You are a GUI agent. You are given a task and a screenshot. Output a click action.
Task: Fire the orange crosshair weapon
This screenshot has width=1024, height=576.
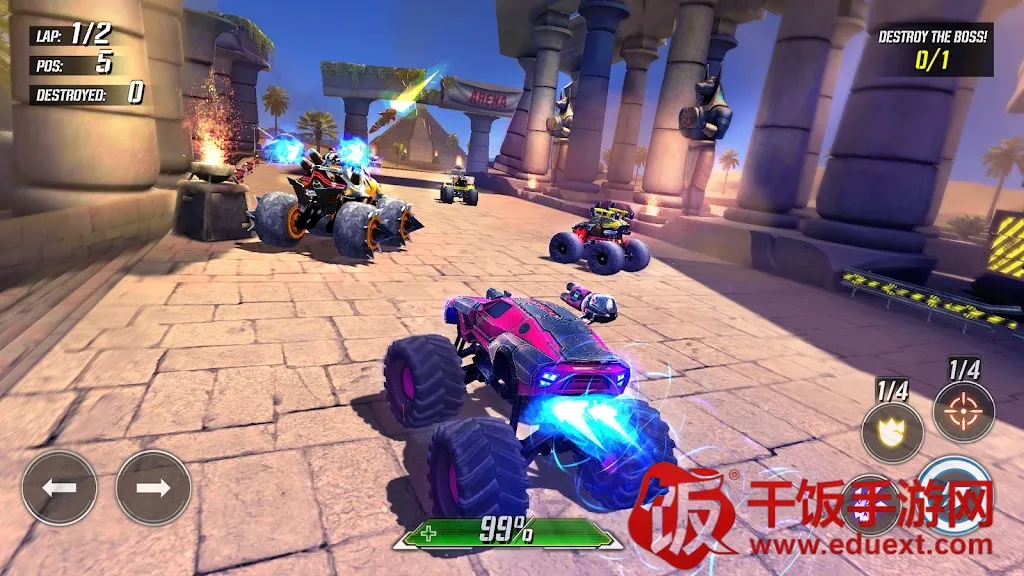tap(964, 411)
